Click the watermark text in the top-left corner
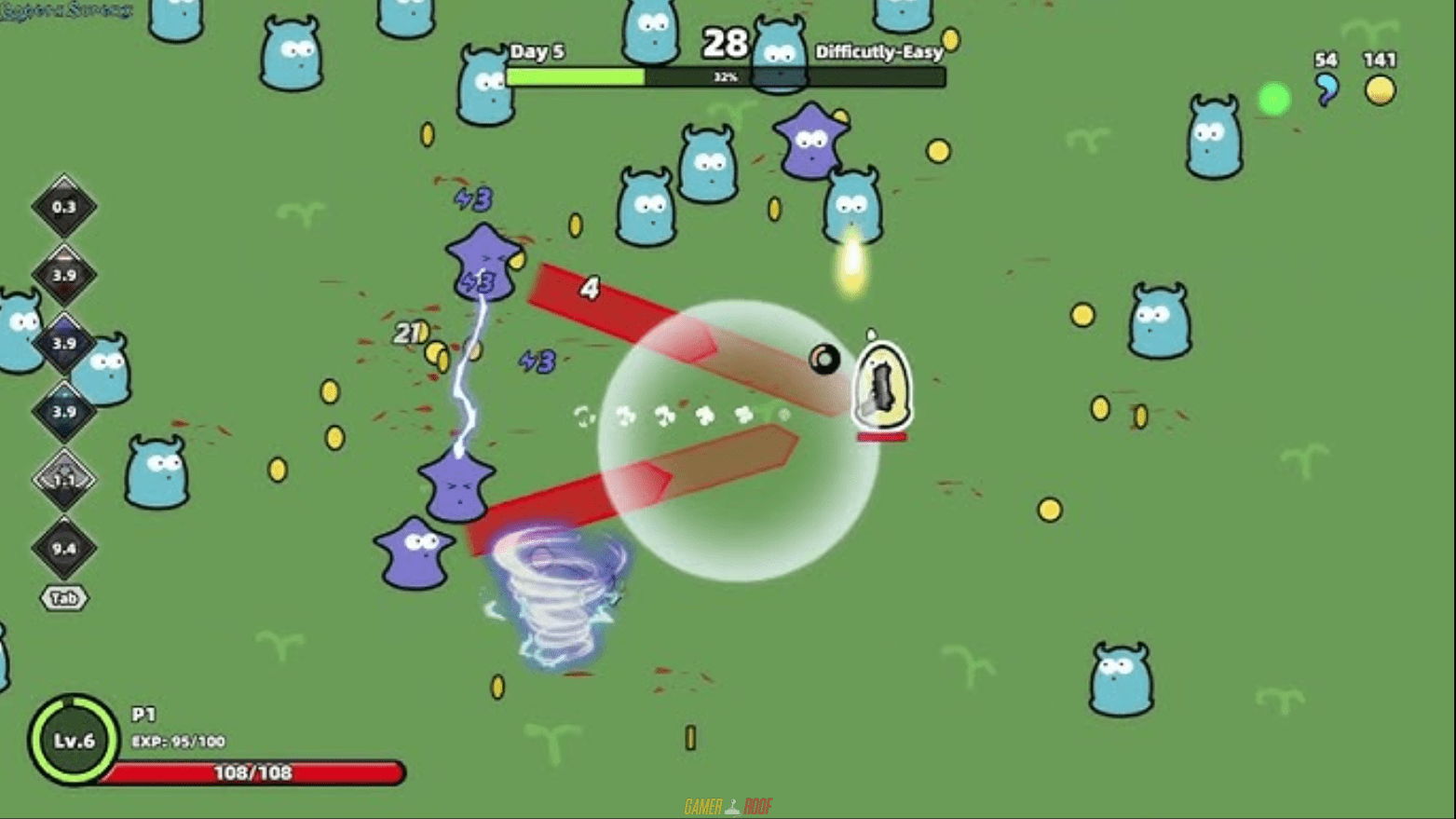Screen dimensions: 1456x819 pyautogui.click(x=65, y=11)
